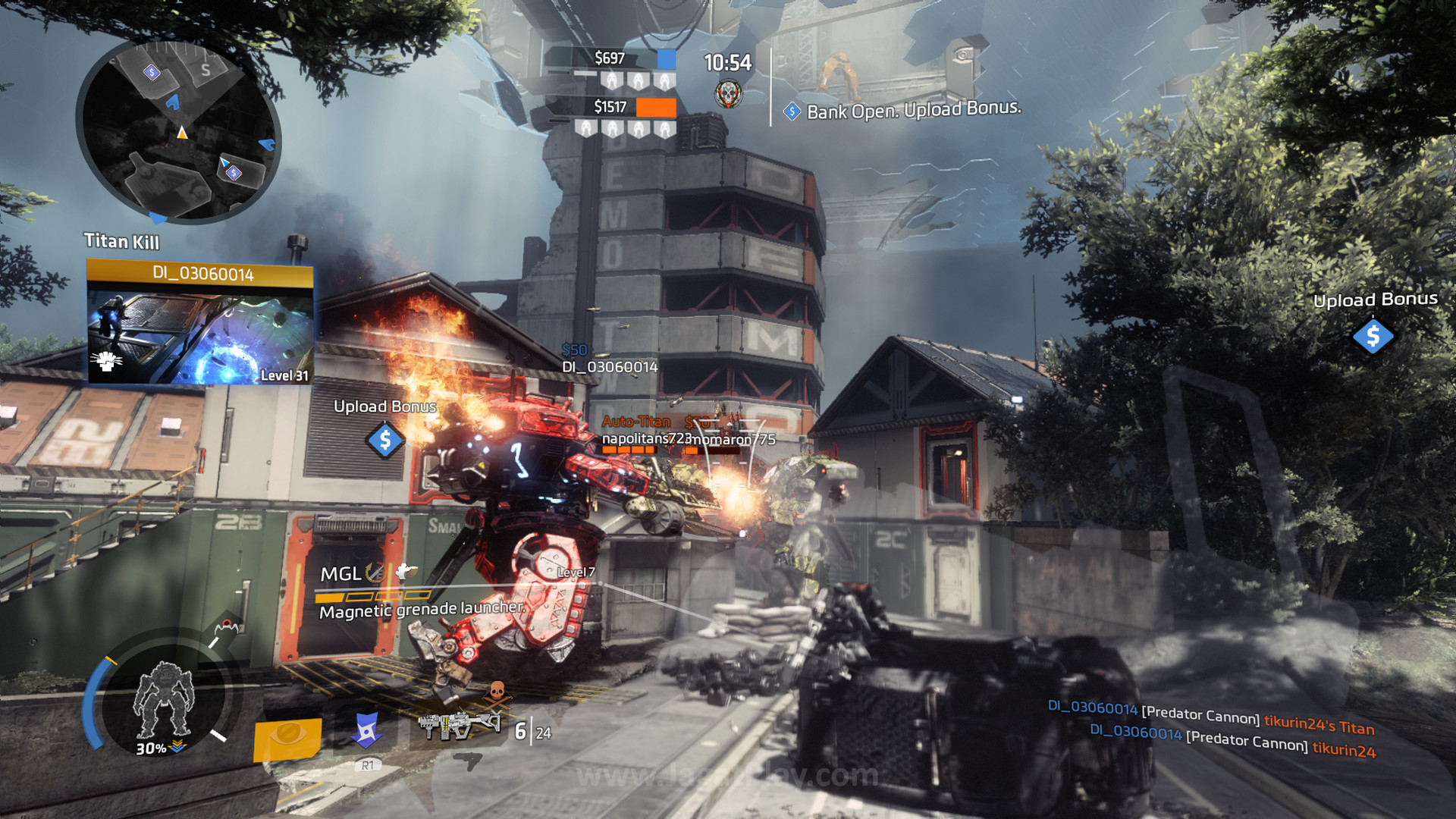Open the Titan Kill killcam thumbnail
This screenshot has width=1456, height=819.
[200, 332]
